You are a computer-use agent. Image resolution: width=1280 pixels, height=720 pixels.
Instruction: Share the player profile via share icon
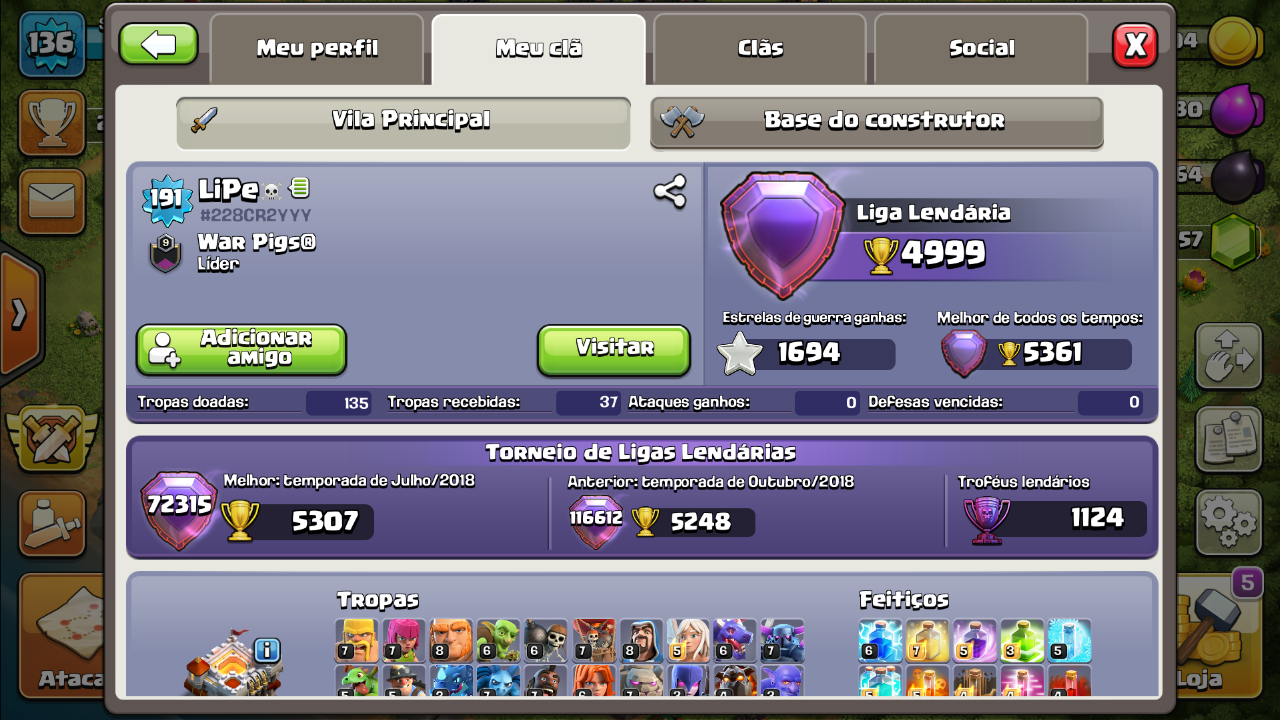click(x=669, y=191)
